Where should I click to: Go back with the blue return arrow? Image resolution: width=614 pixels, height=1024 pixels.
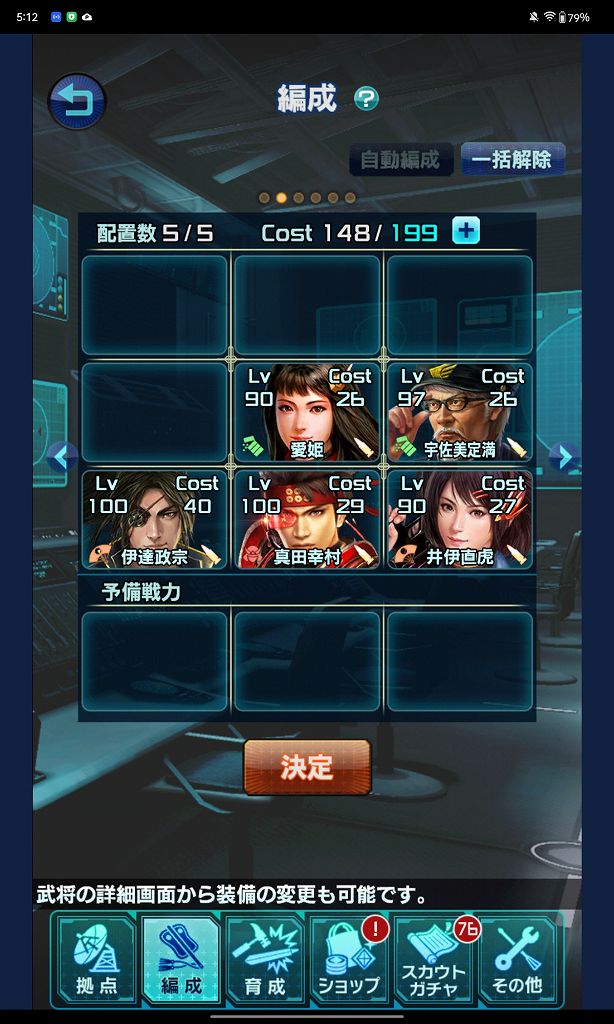point(77,102)
